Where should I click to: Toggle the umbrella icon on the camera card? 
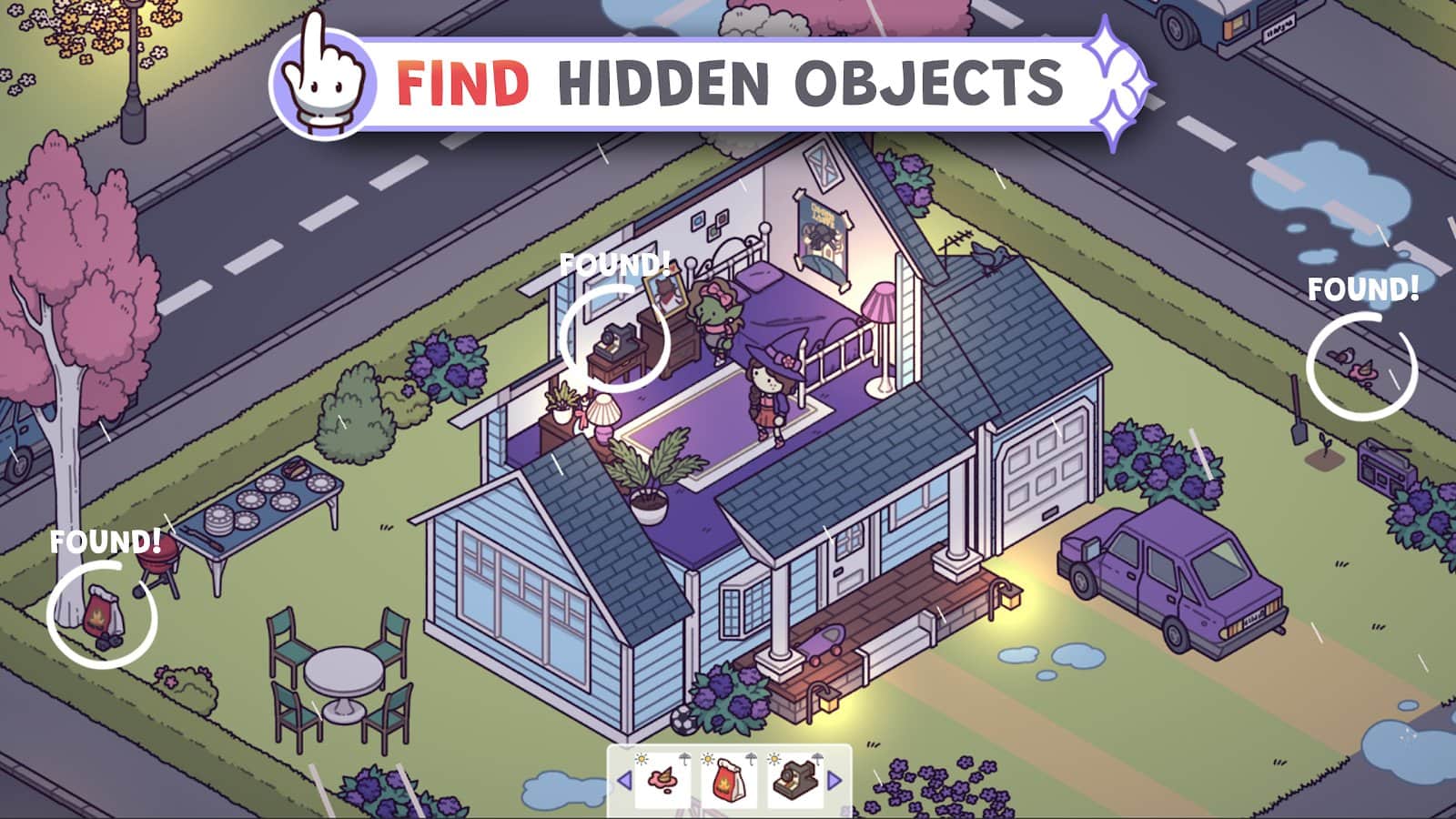click(817, 758)
